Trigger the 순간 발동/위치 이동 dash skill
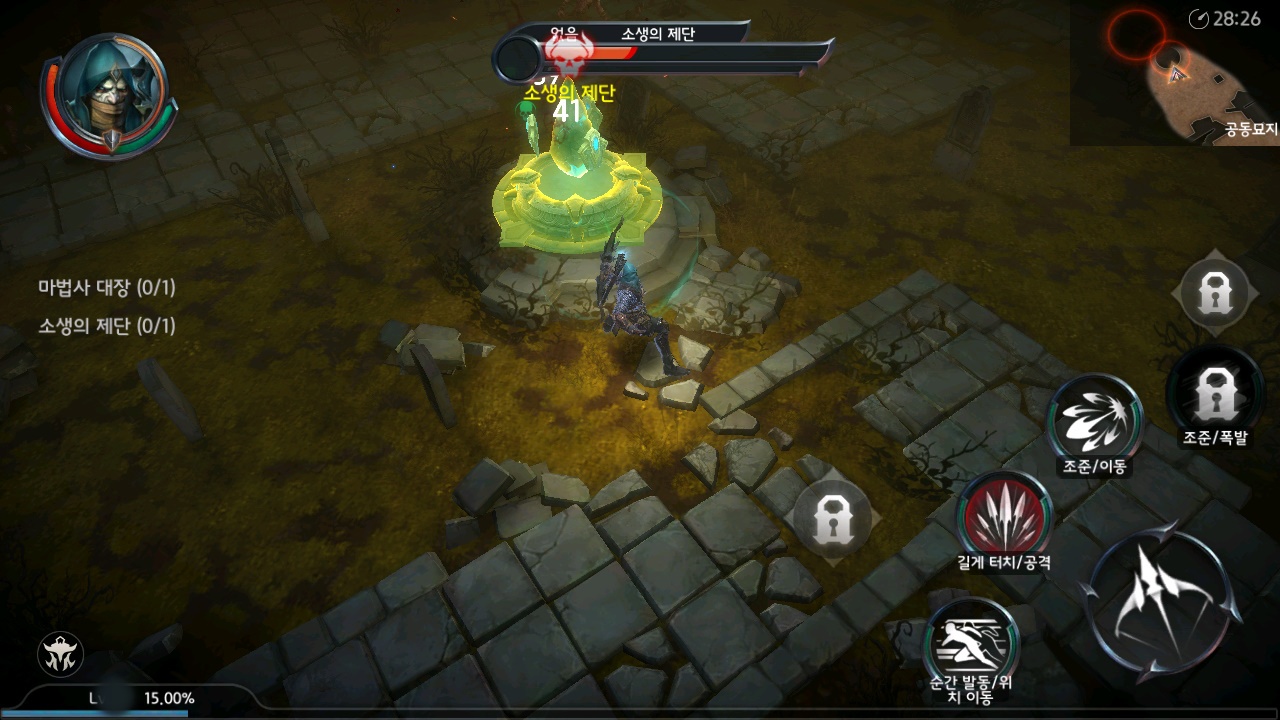 [x=970, y=642]
